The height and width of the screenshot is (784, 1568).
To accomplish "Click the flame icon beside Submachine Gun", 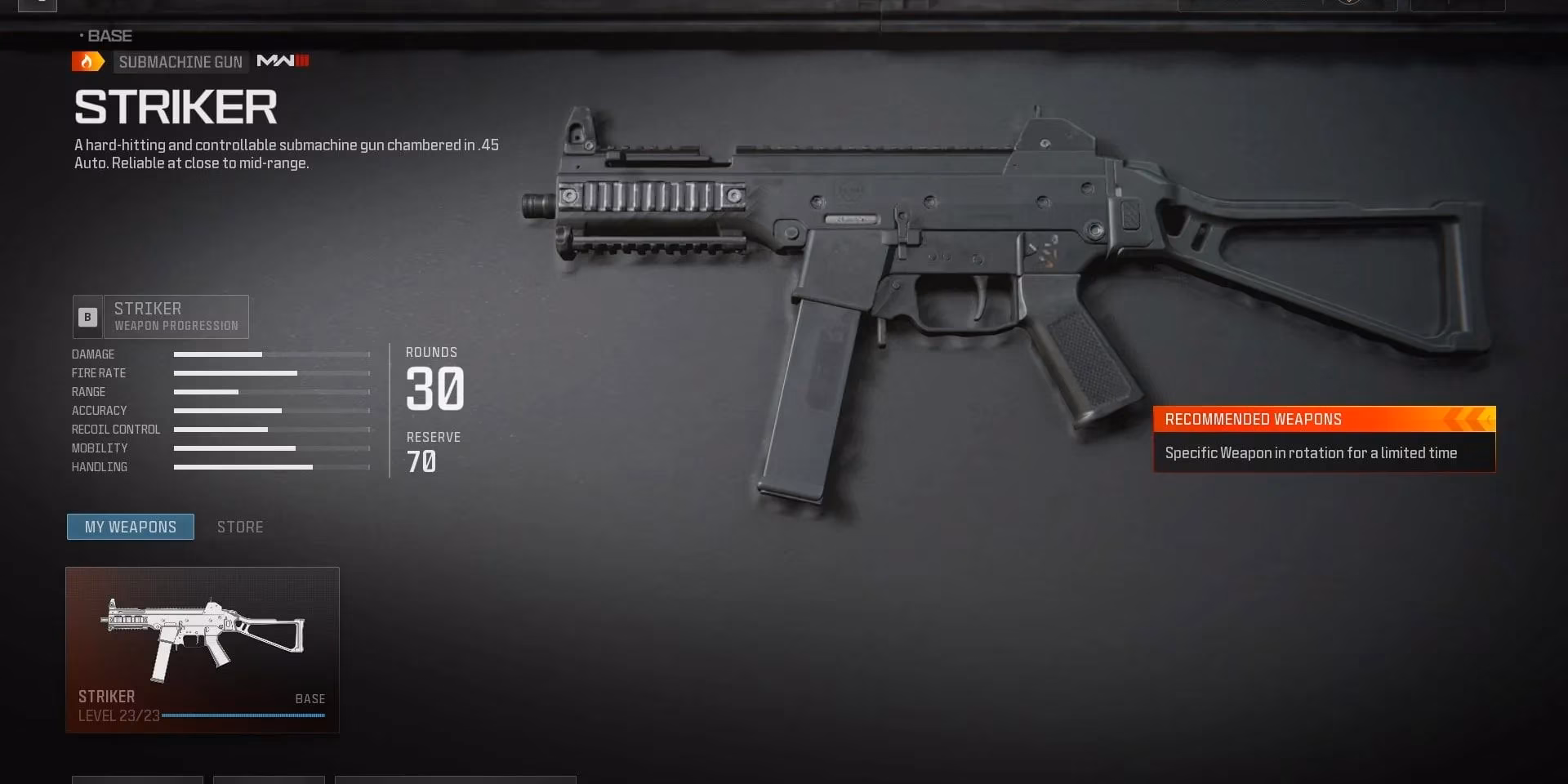I will [x=87, y=60].
